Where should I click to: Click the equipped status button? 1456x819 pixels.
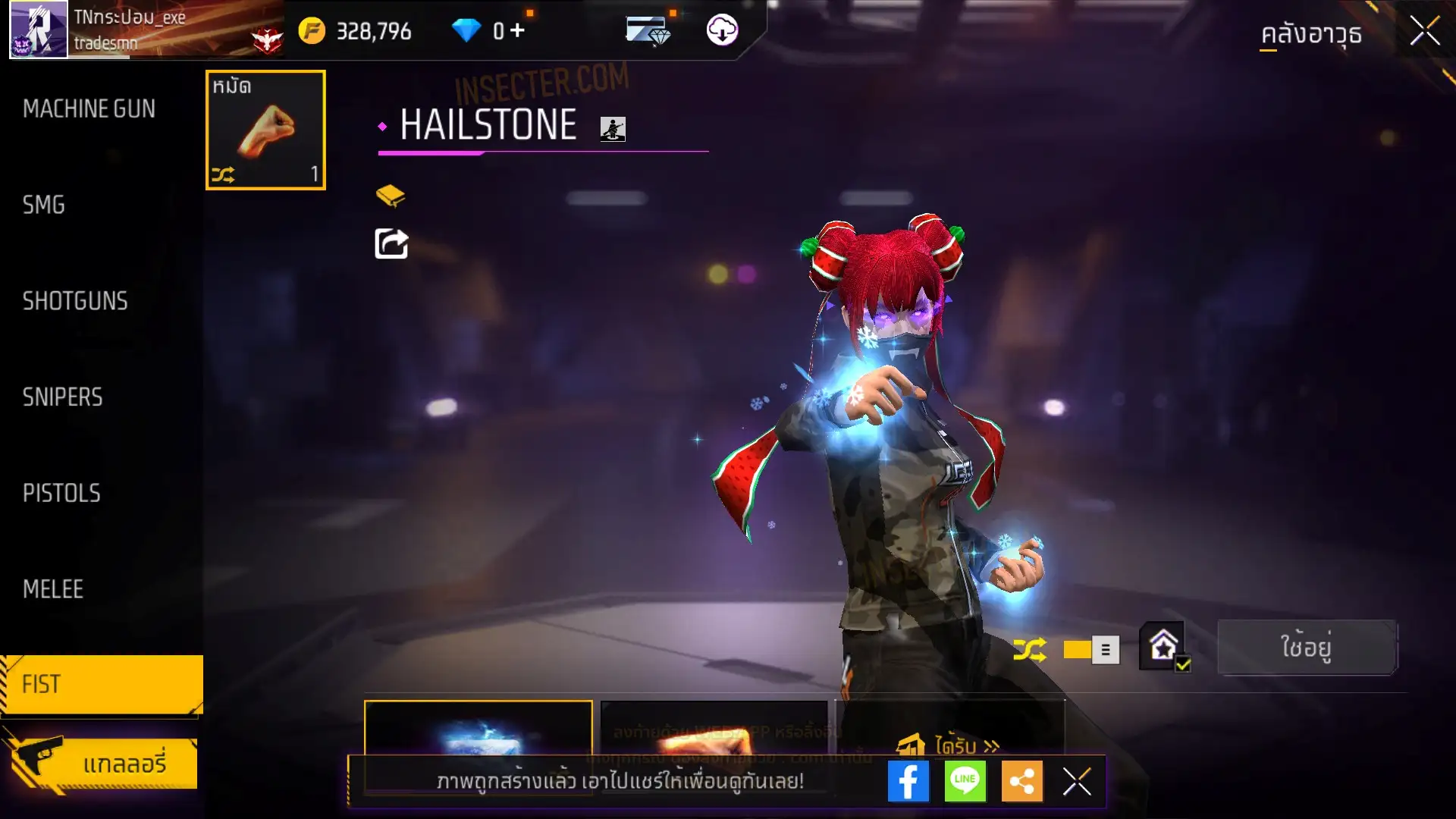[1306, 648]
